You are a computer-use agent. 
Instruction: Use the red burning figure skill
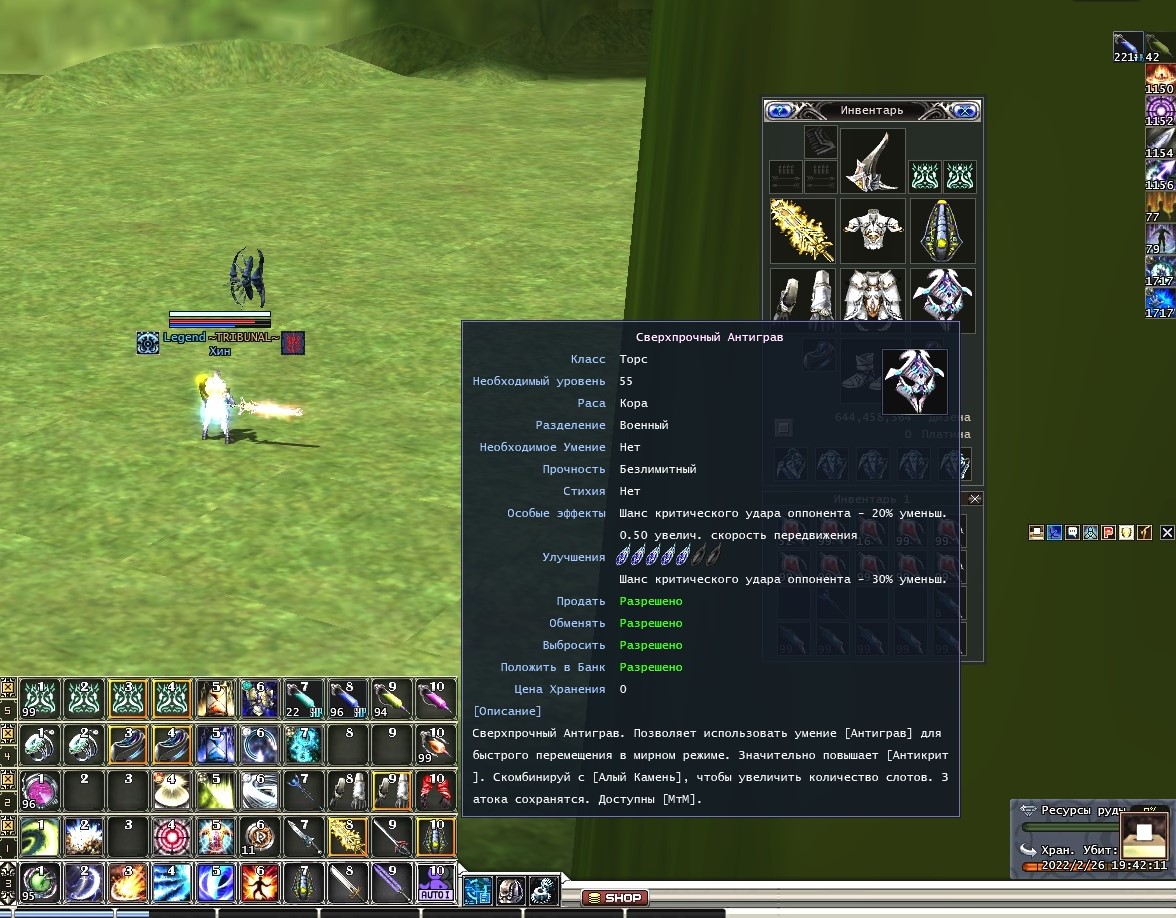(259, 882)
